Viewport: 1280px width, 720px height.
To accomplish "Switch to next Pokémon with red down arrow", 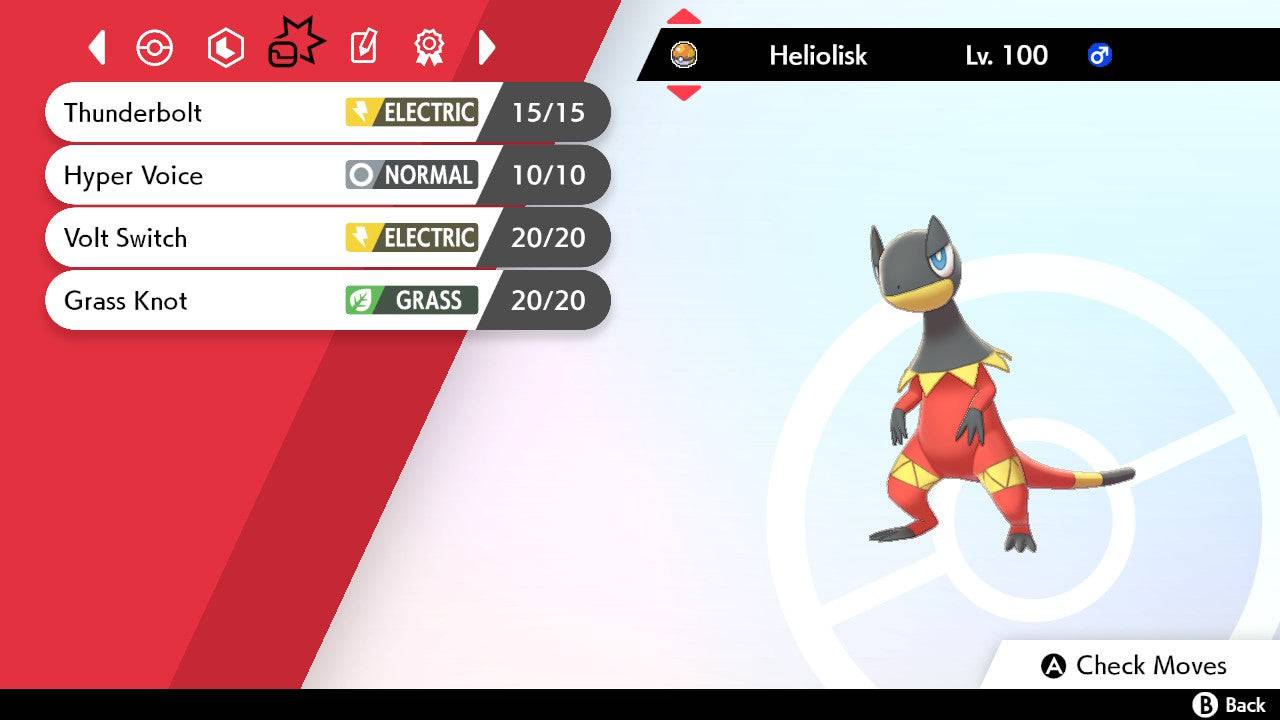I will point(683,93).
